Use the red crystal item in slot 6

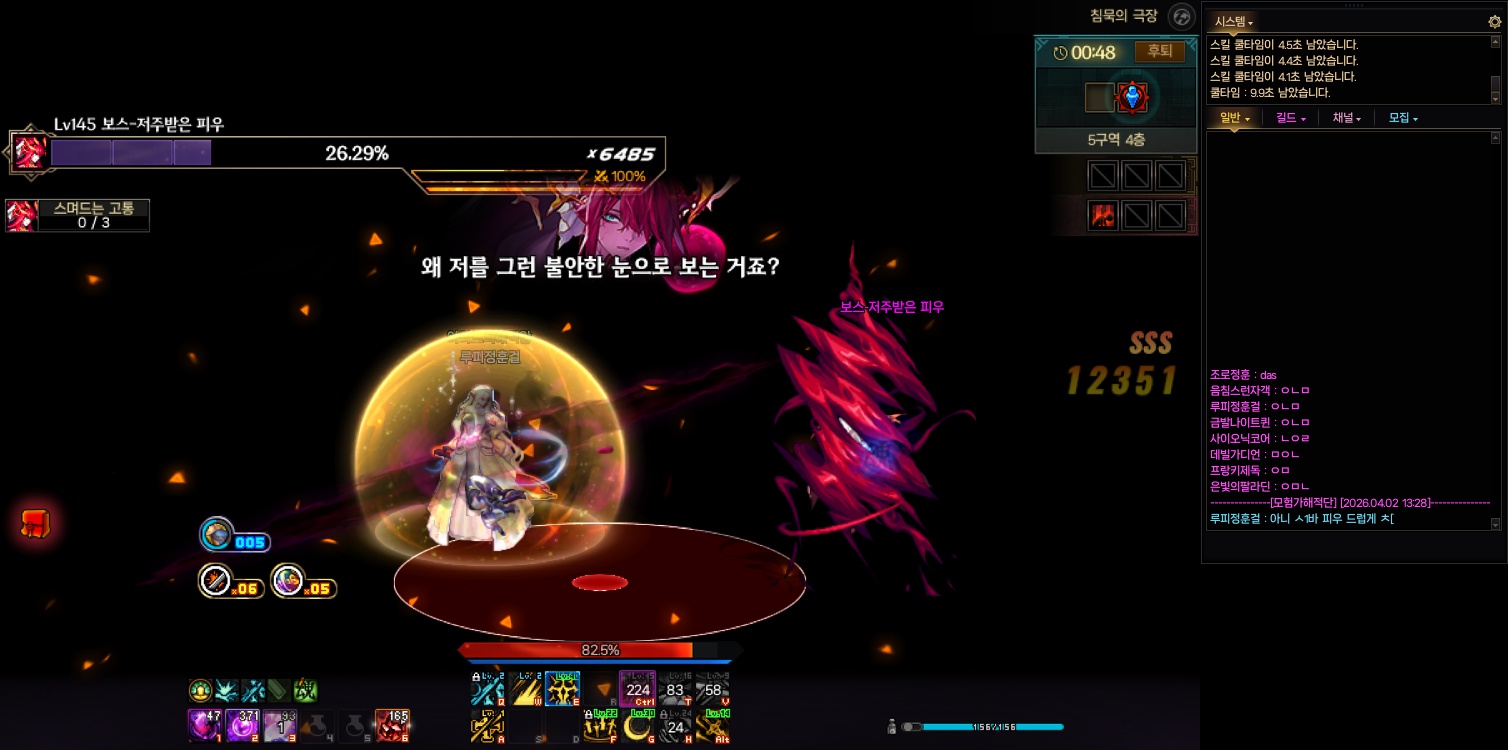point(391,725)
